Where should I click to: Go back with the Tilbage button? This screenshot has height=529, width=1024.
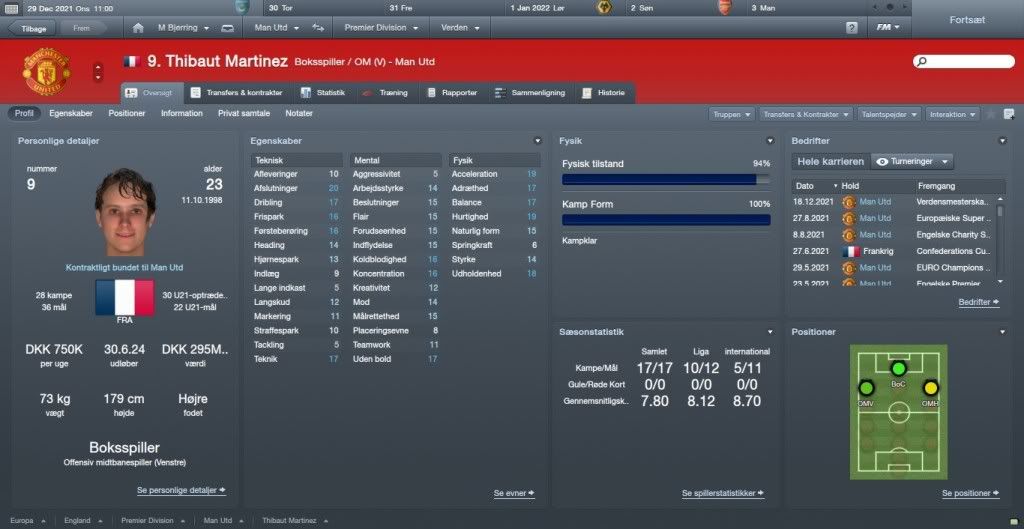[33, 28]
